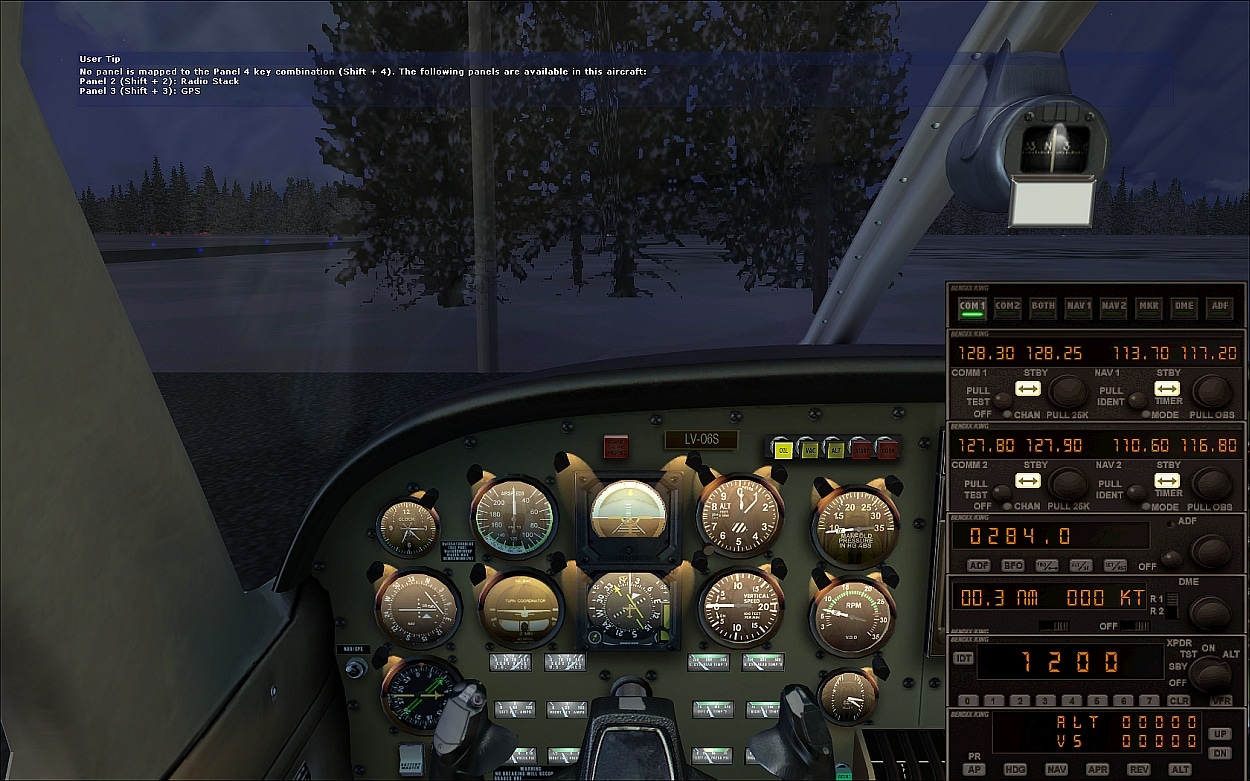Clear the transponder code with CLR
This screenshot has height=781, width=1250.
pyautogui.click(x=1178, y=701)
